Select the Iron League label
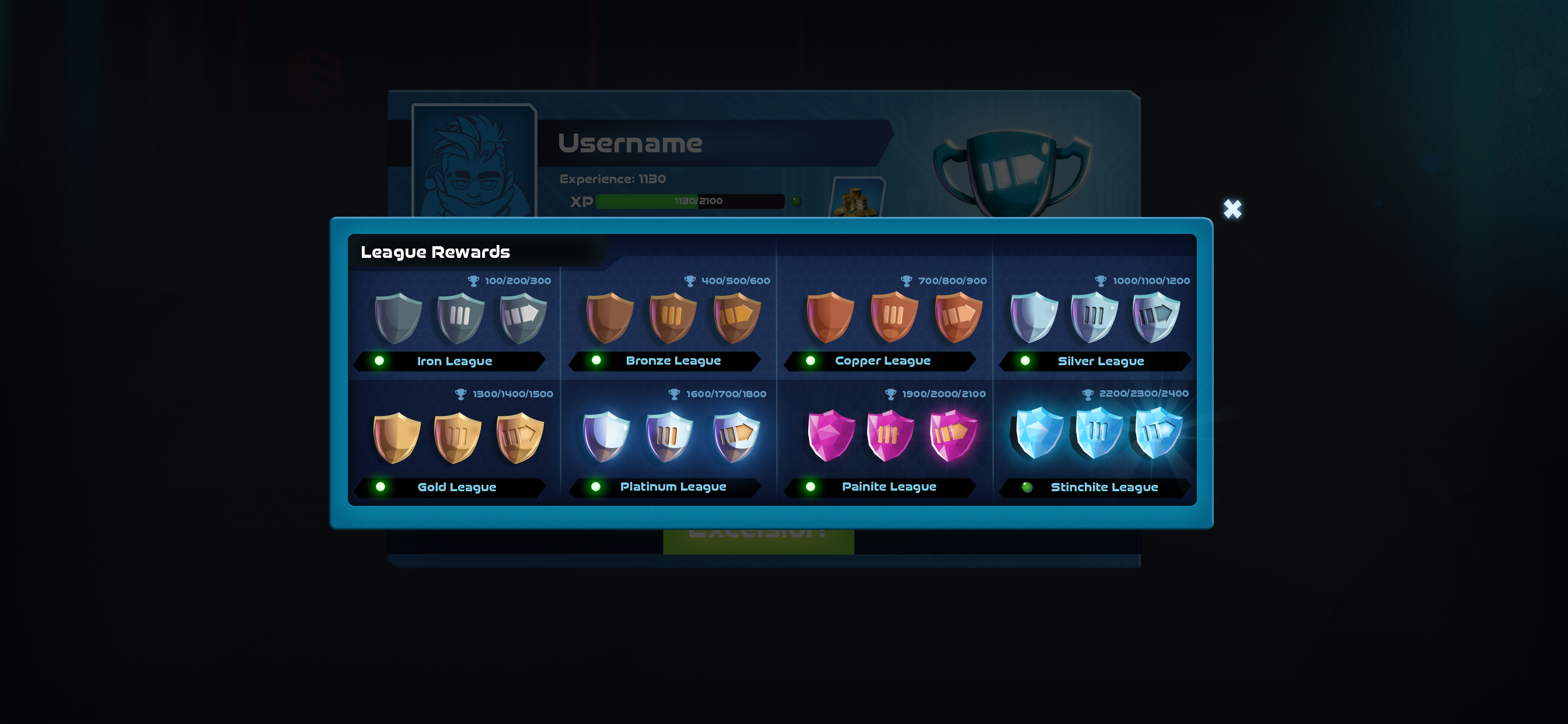Image resolution: width=1568 pixels, height=724 pixels. 454,361
